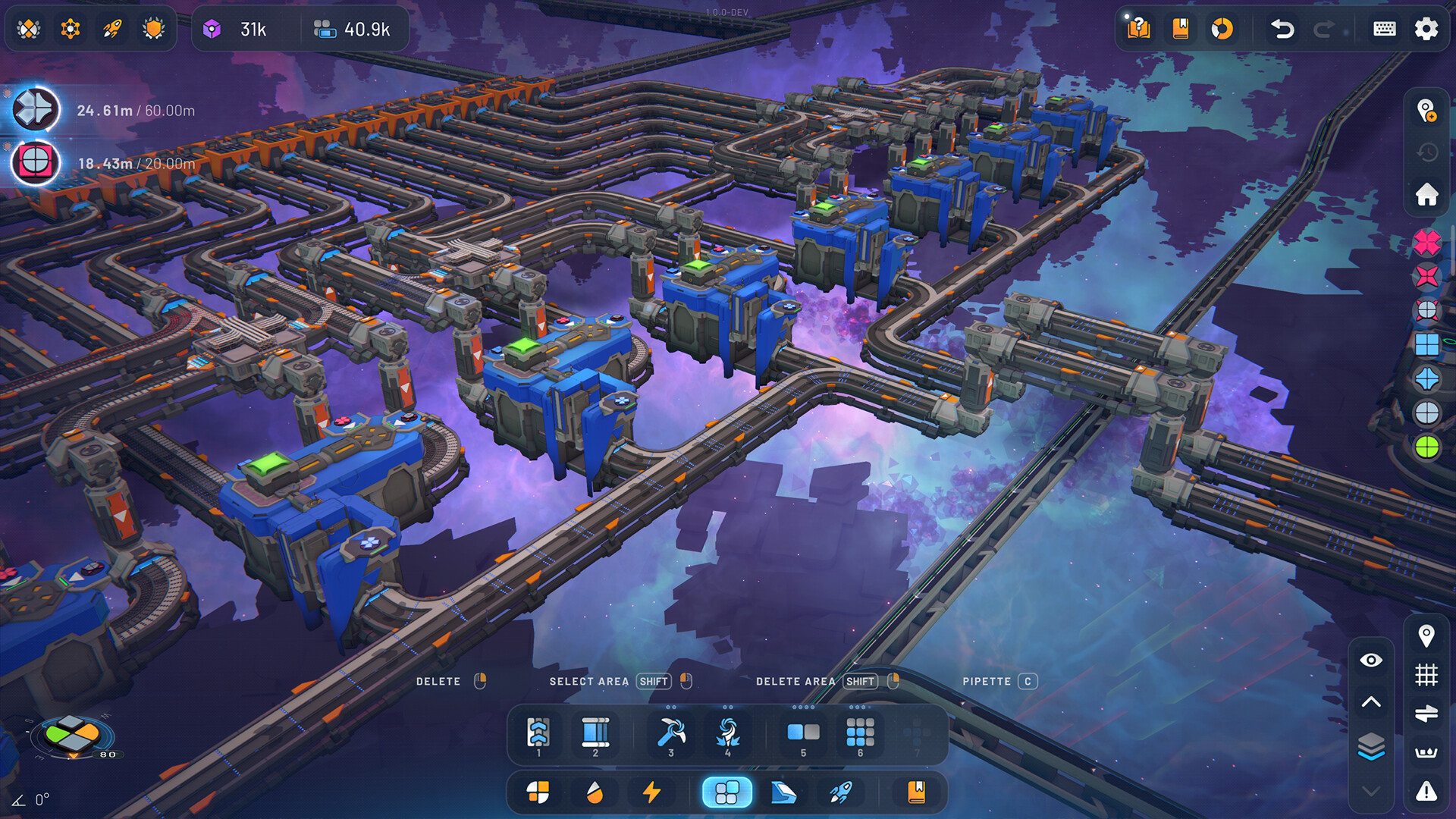Open the statistics pie chart panel
Screen dimensions: 1456x819
pos(1222,29)
